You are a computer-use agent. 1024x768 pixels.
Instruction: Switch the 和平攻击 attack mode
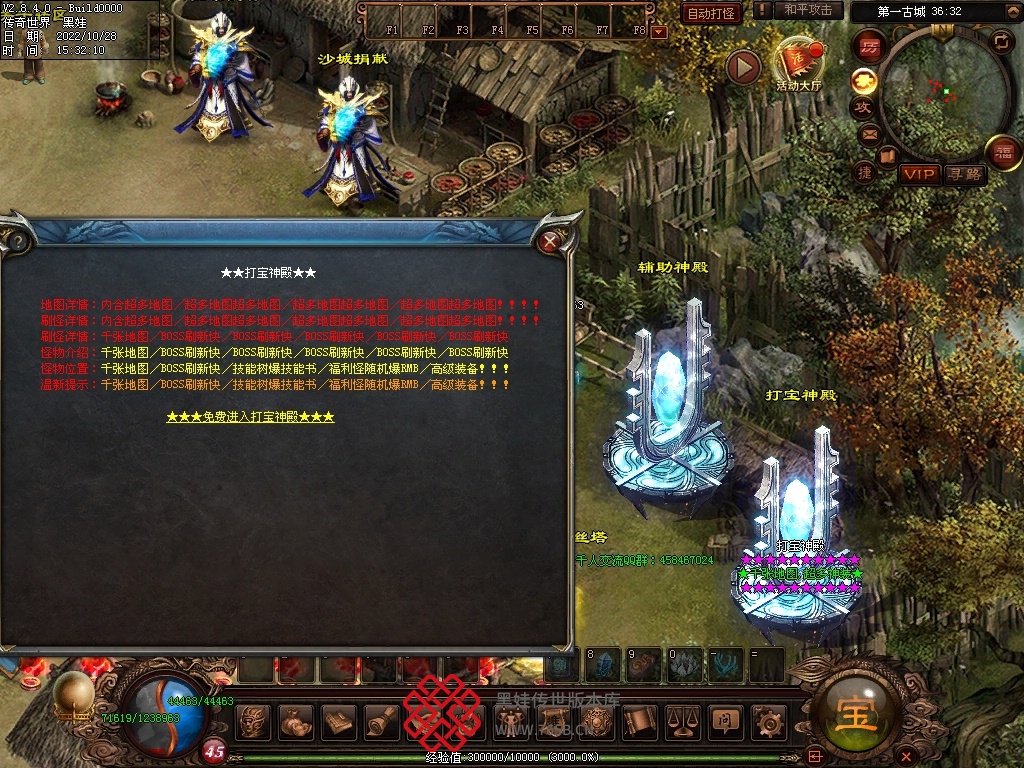coord(808,10)
